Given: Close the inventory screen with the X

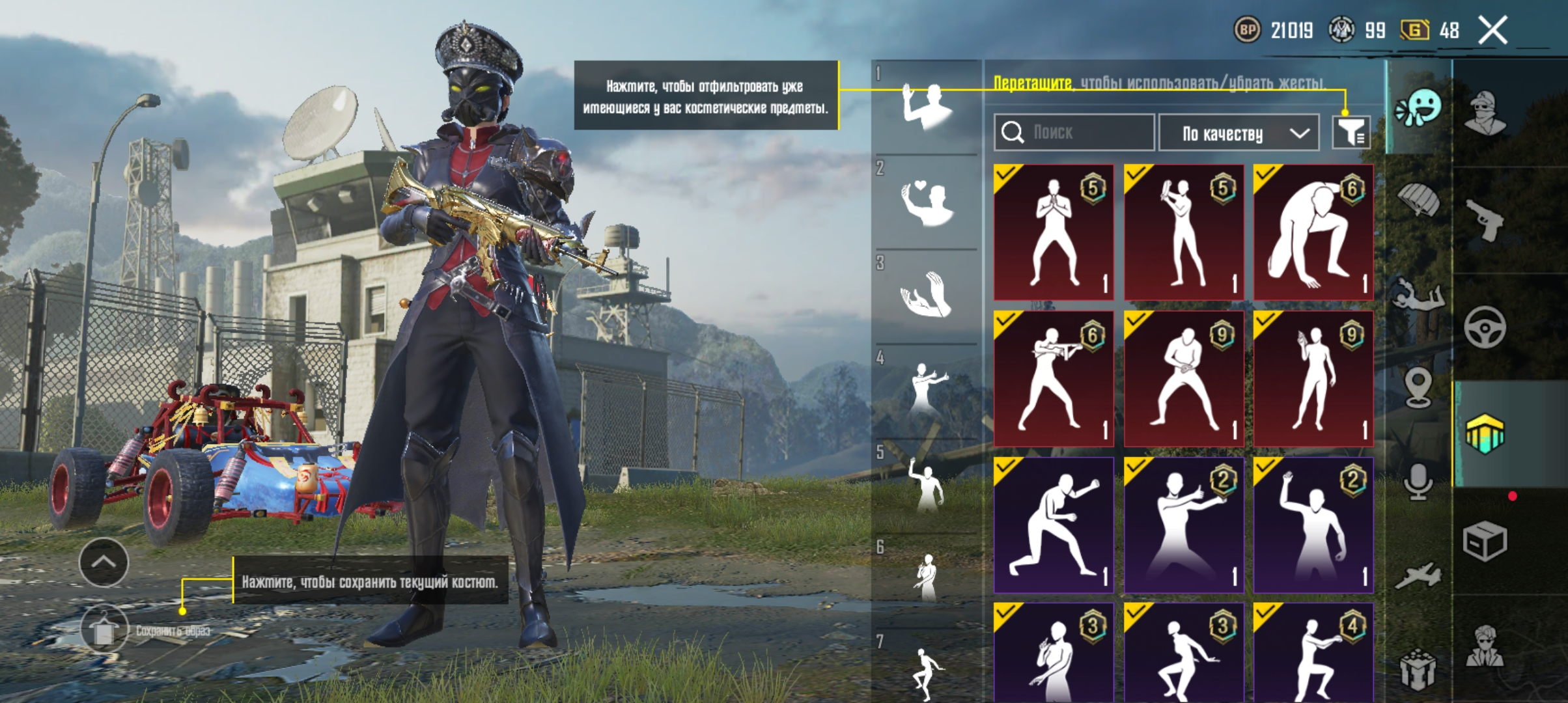Looking at the screenshot, I should (x=1492, y=31).
